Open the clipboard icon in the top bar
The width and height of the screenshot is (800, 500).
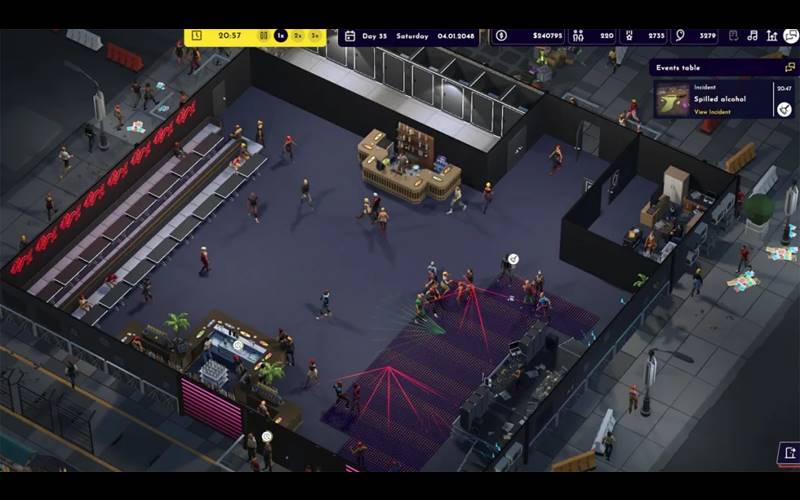[x=733, y=36]
